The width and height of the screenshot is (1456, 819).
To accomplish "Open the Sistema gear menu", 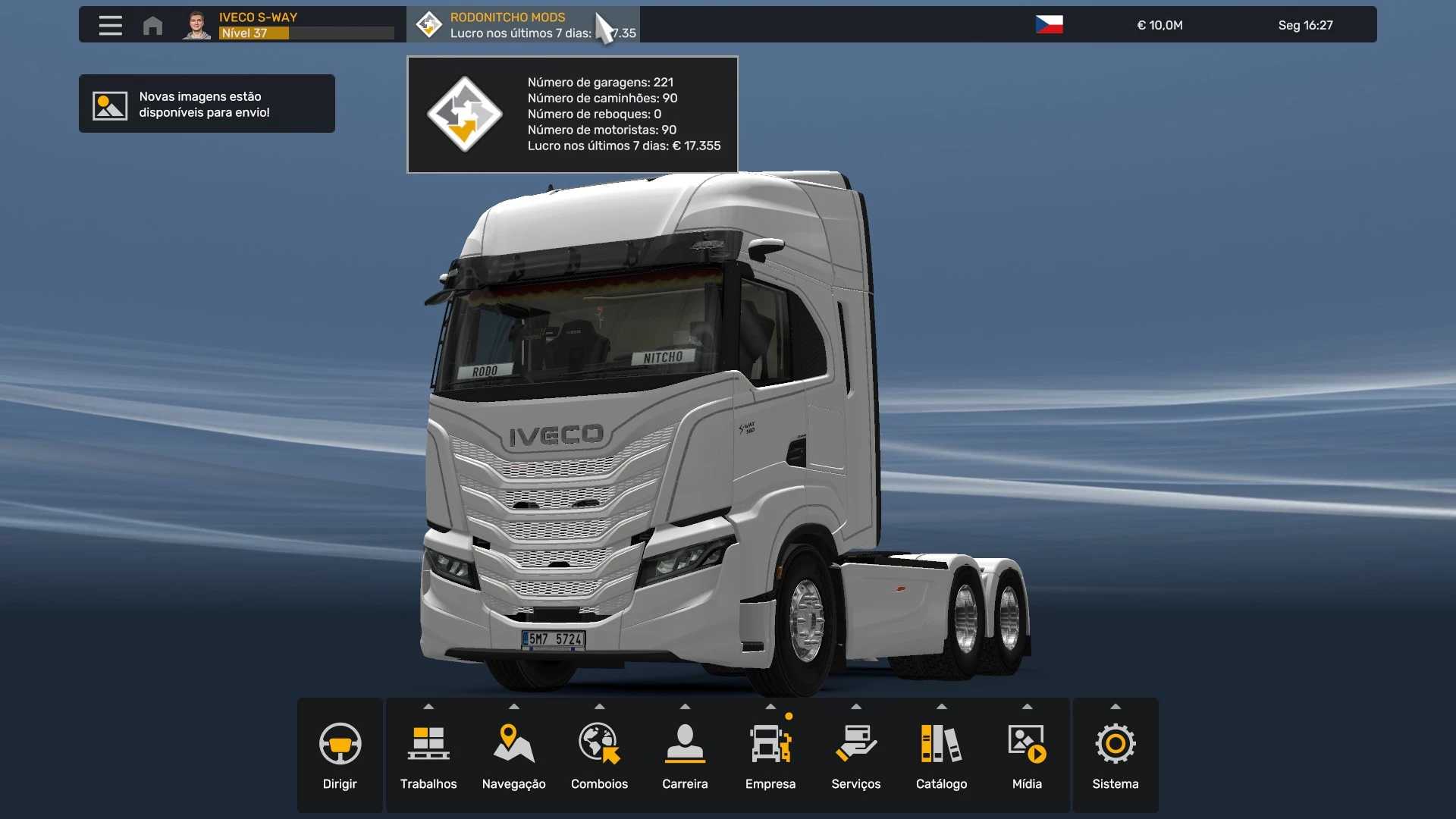I will [1115, 755].
